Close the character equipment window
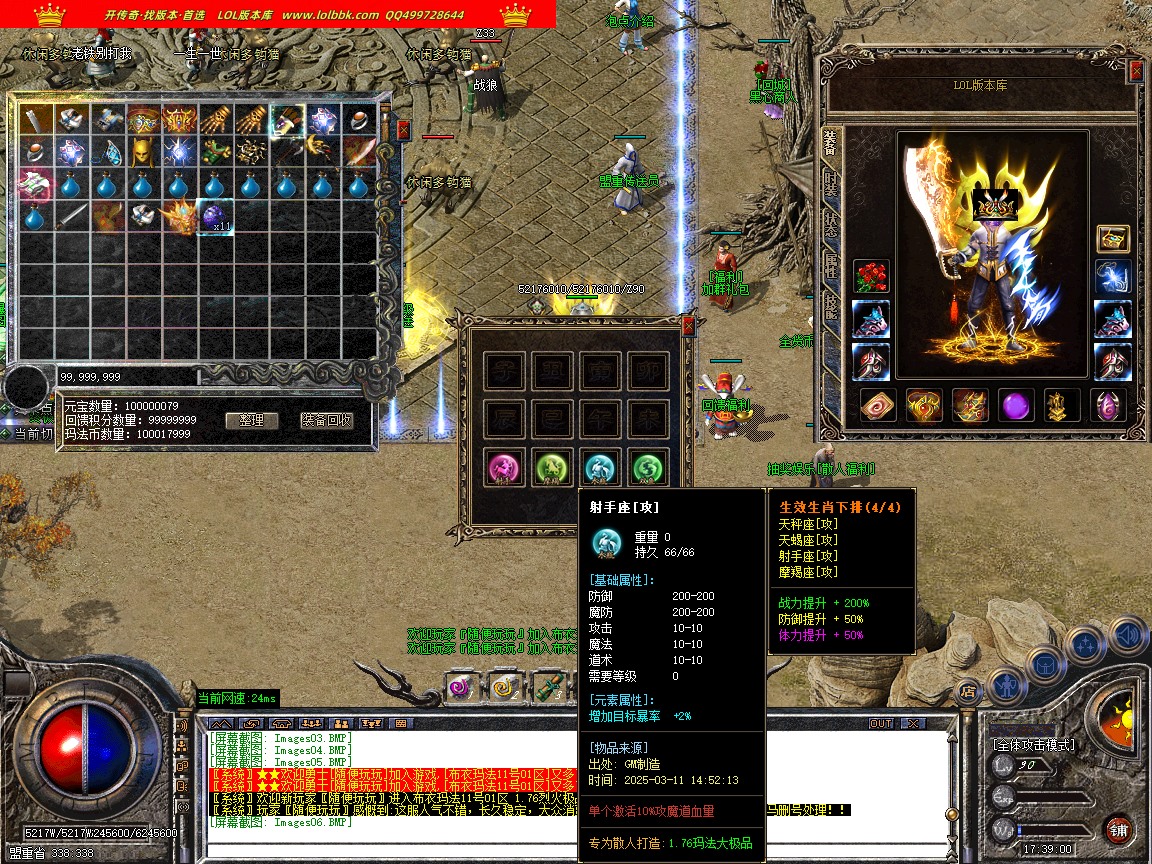Image resolution: width=1152 pixels, height=864 pixels. pos(1136,70)
